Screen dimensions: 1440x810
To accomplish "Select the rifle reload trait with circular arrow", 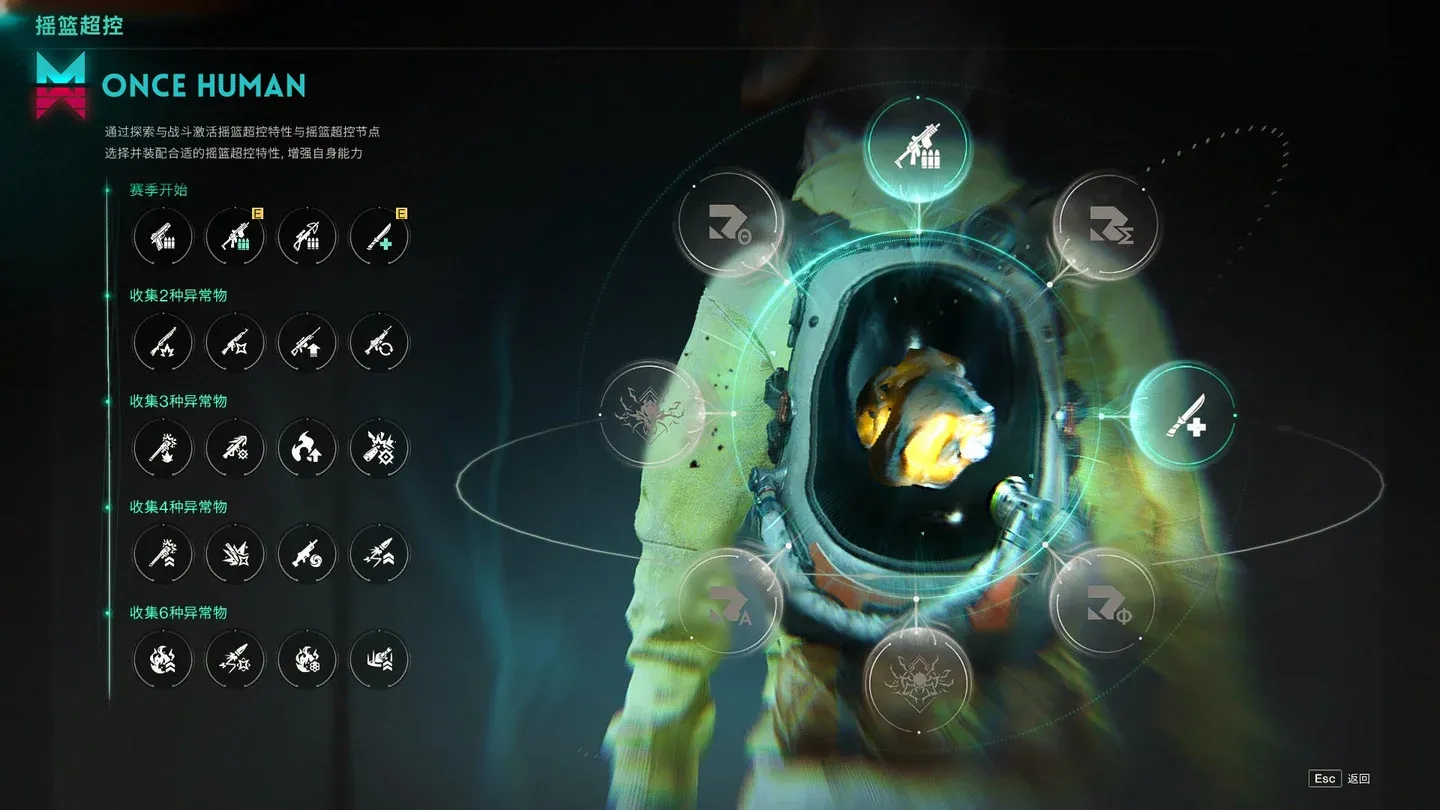I will point(379,343).
